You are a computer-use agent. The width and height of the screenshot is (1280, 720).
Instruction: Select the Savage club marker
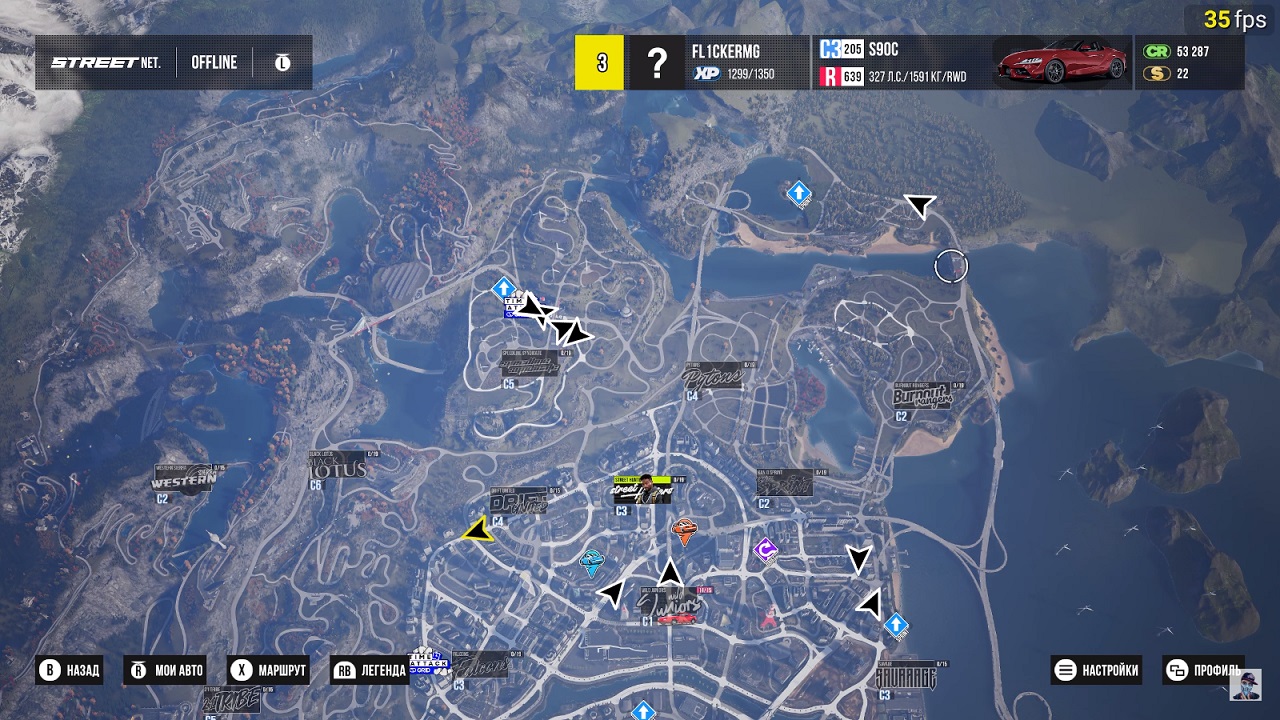[x=905, y=677]
